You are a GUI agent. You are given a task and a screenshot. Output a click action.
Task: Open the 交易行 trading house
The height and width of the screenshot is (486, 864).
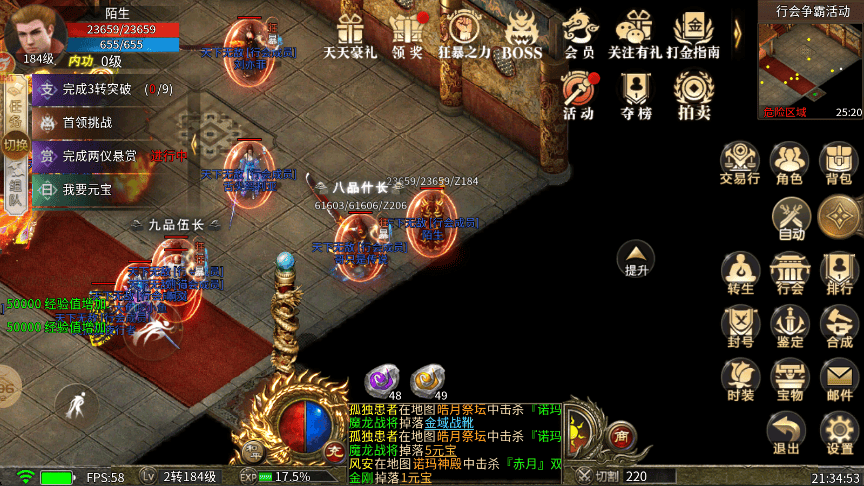[x=739, y=164]
